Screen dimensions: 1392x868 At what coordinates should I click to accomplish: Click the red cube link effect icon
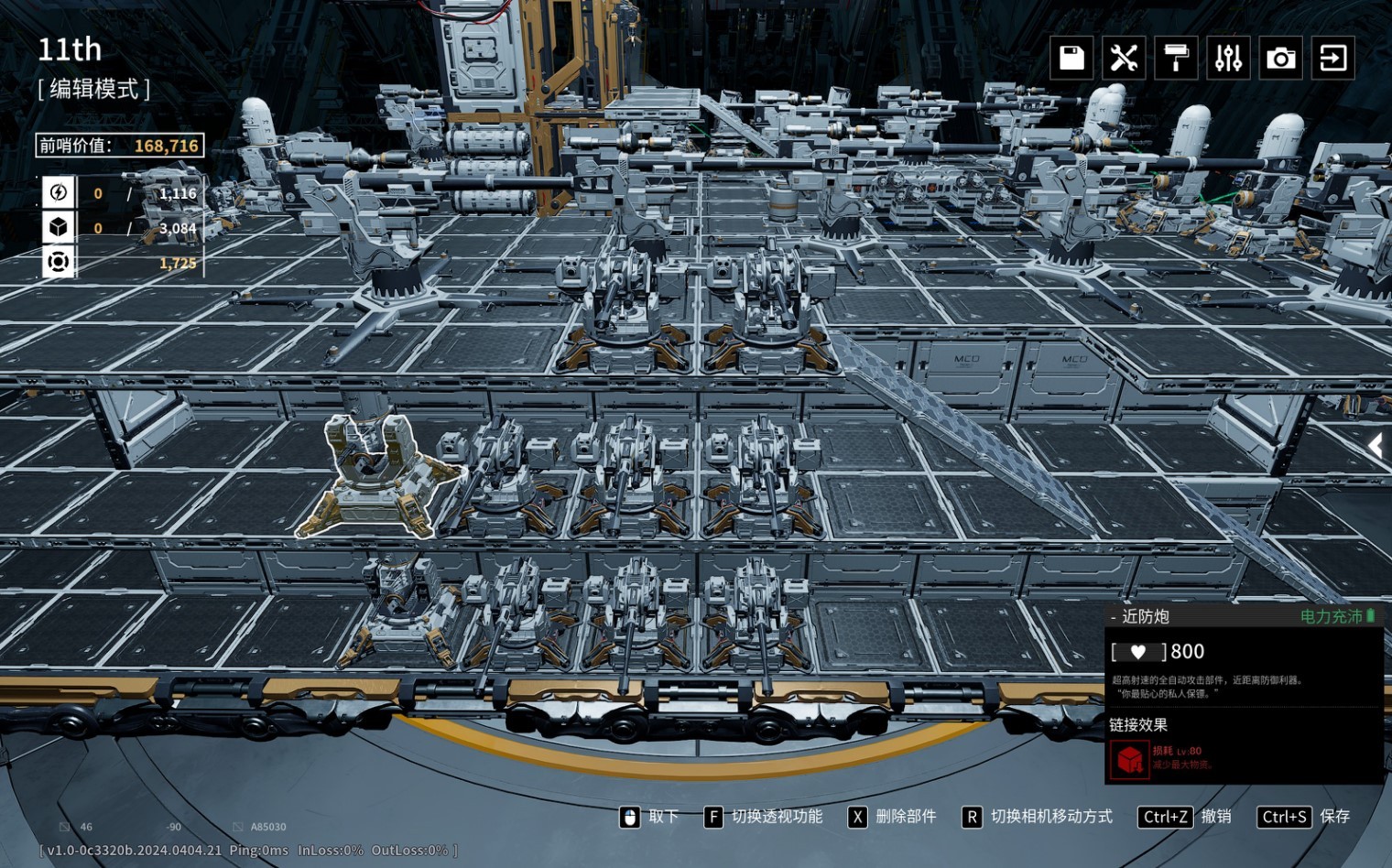pos(1129,759)
